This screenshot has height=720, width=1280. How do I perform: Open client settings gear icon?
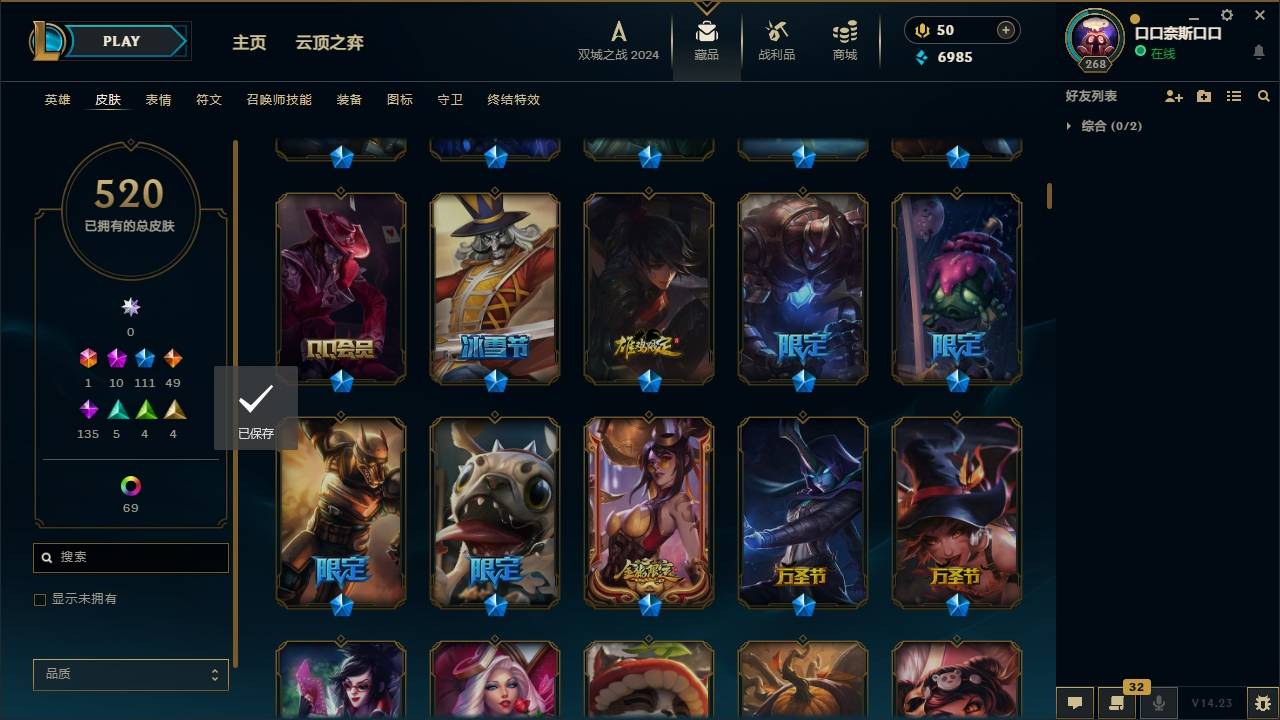(1227, 14)
